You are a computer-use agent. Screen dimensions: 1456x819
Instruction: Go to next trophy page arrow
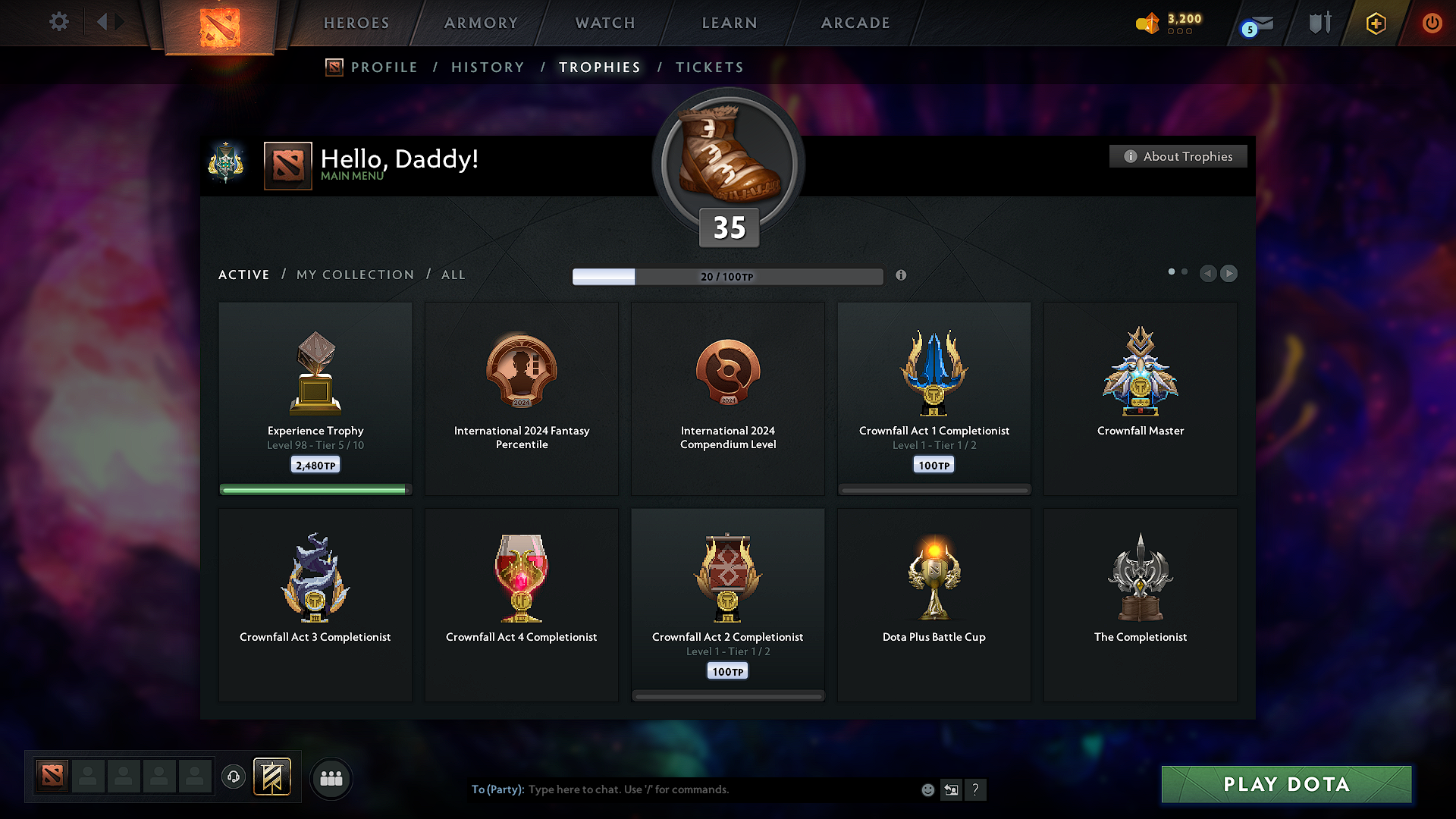tap(1229, 273)
